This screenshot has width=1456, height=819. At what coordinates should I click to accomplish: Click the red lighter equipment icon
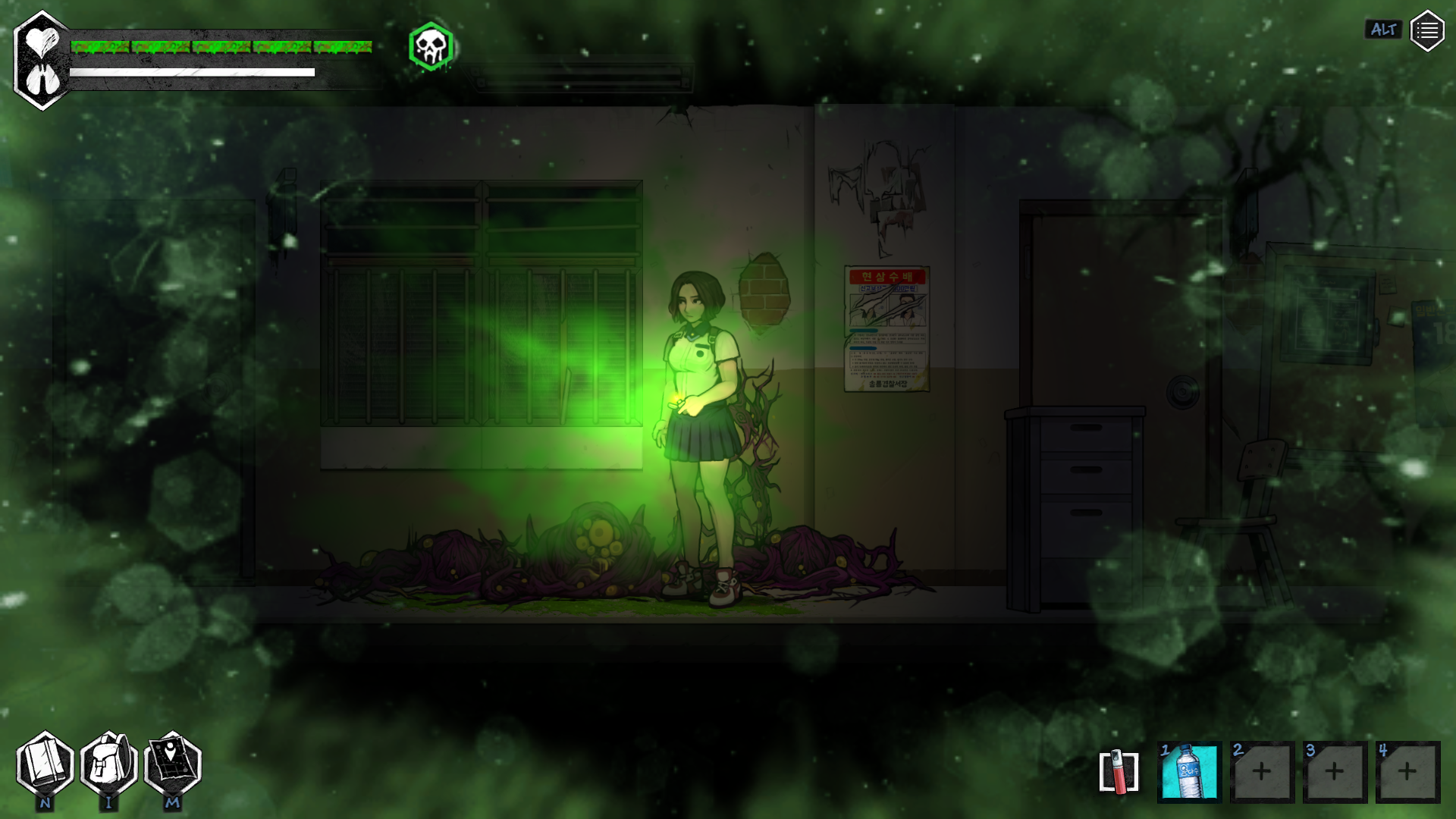(1119, 772)
